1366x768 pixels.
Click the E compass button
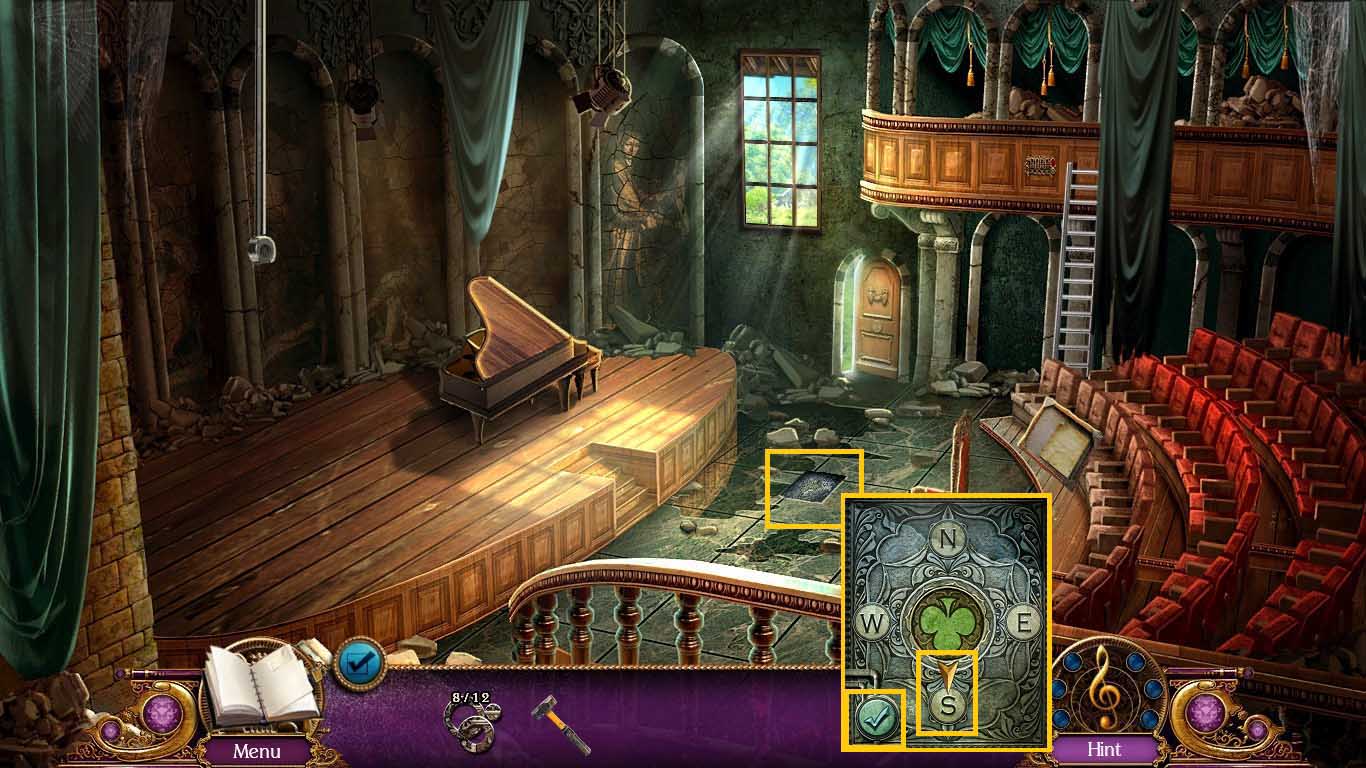click(x=1023, y=622)
